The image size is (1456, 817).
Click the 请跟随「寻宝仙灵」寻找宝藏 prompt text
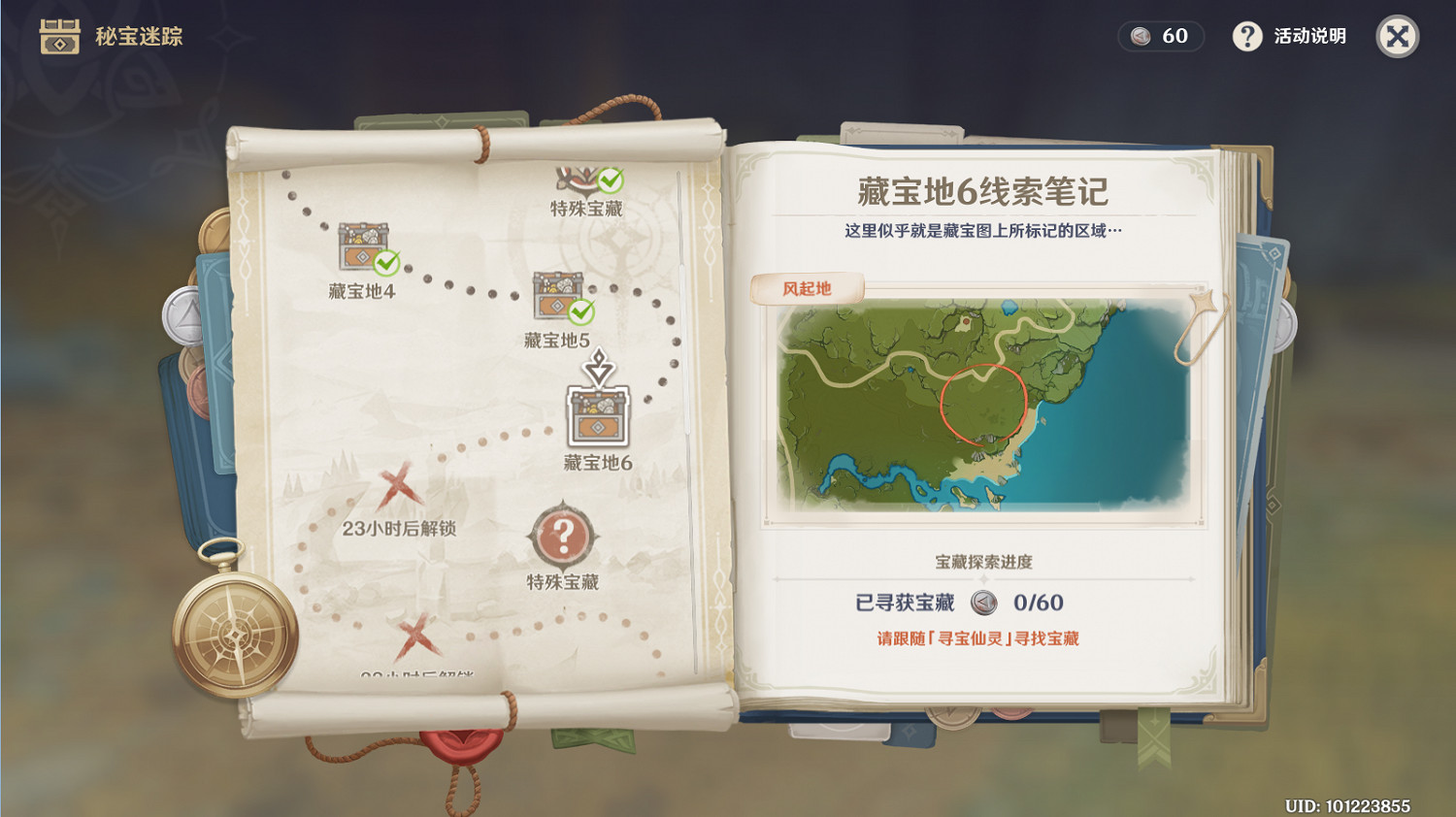point(979,639)
